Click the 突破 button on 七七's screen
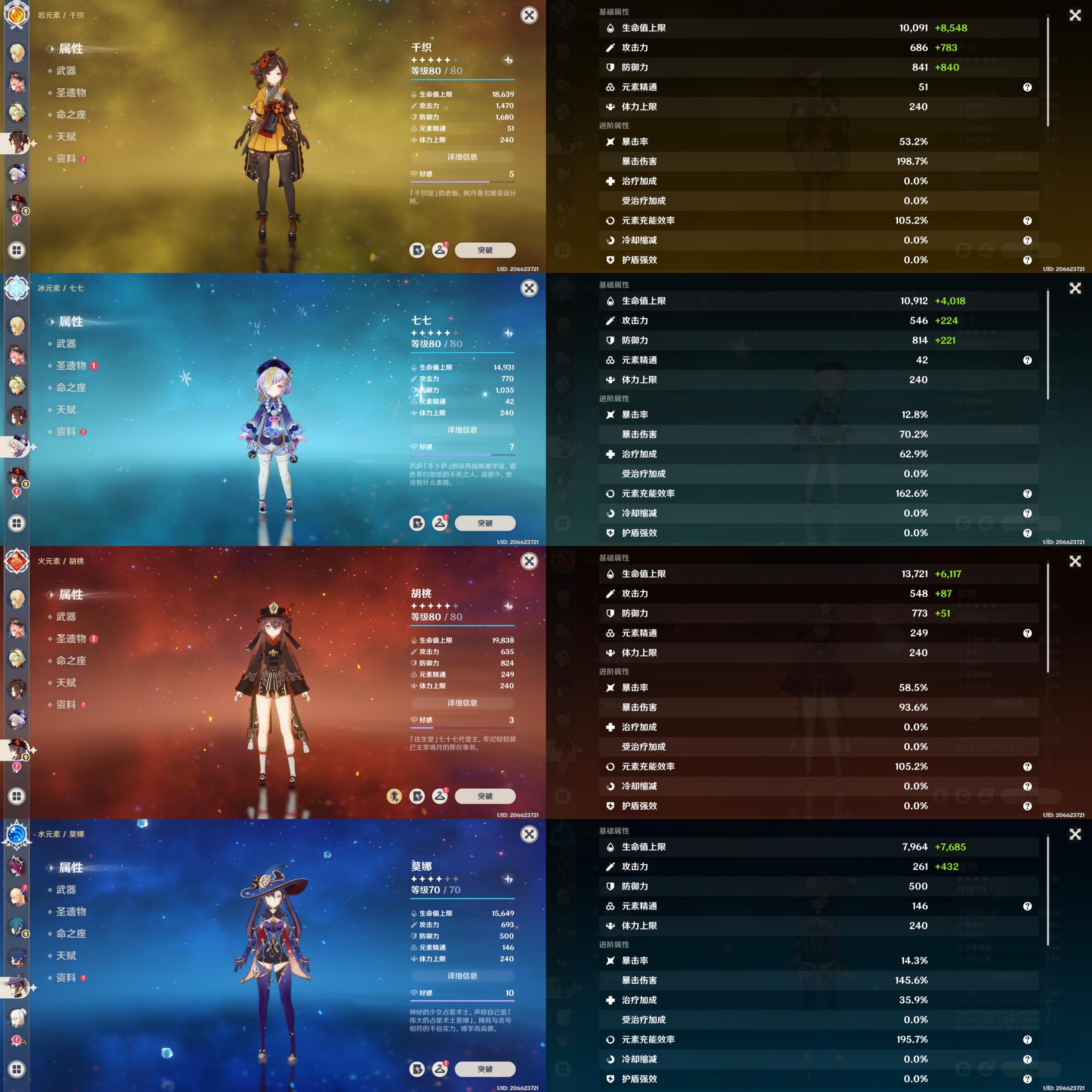Viewport: 1092px width, 1092px height. pyautogui.click(x=485, y=523)
